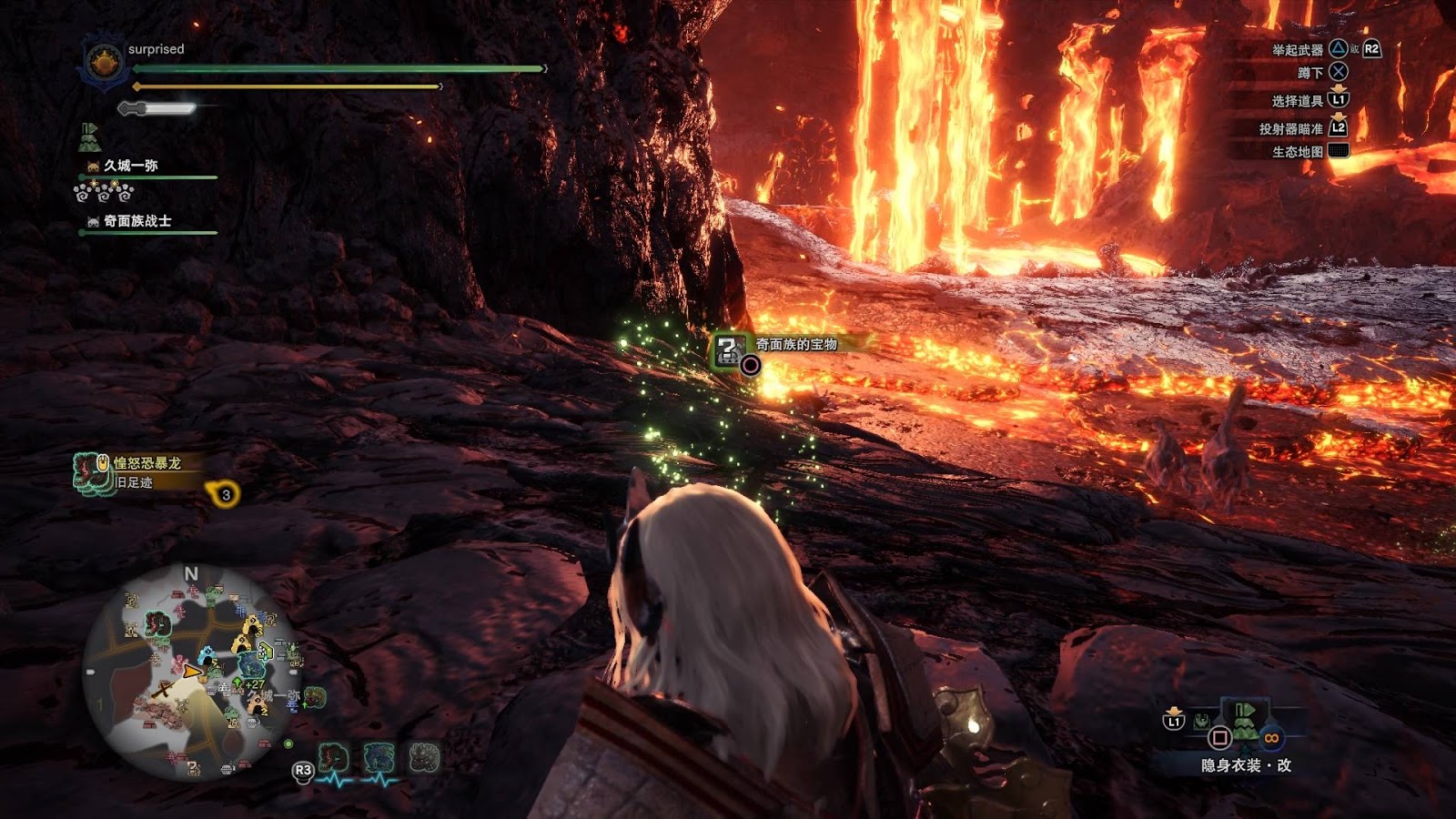Click the 奇面族的宝物 gather prompt icon
1456x819 pixels.
(x=729, y=349)
